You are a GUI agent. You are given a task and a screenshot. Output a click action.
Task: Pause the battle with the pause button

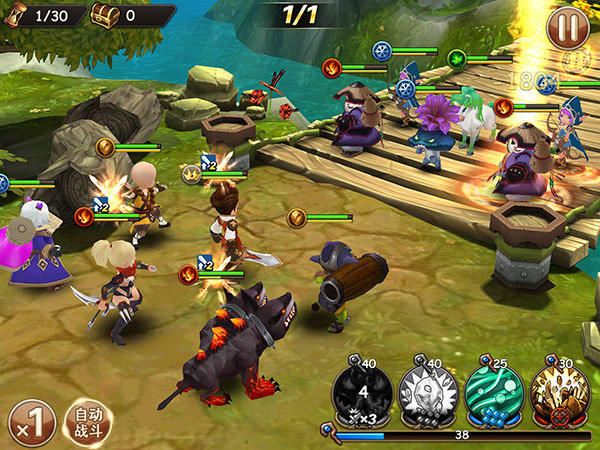[567, 28]
